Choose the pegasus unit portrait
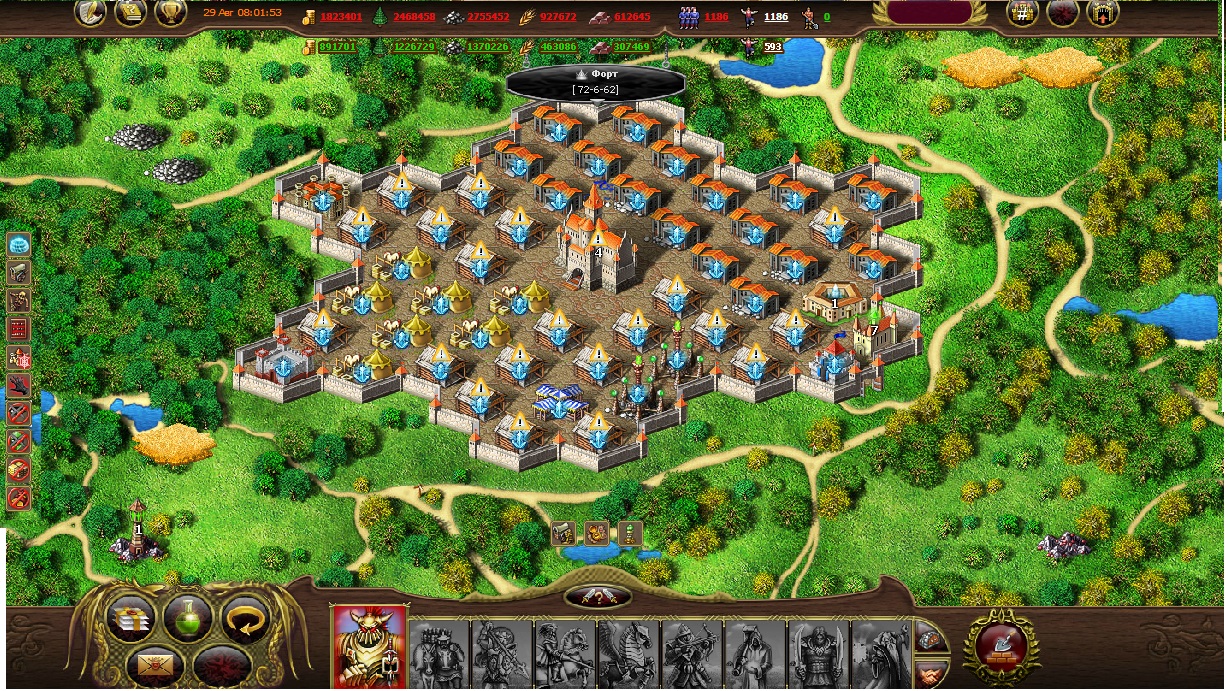1226x691 pixels. (628, 654)
